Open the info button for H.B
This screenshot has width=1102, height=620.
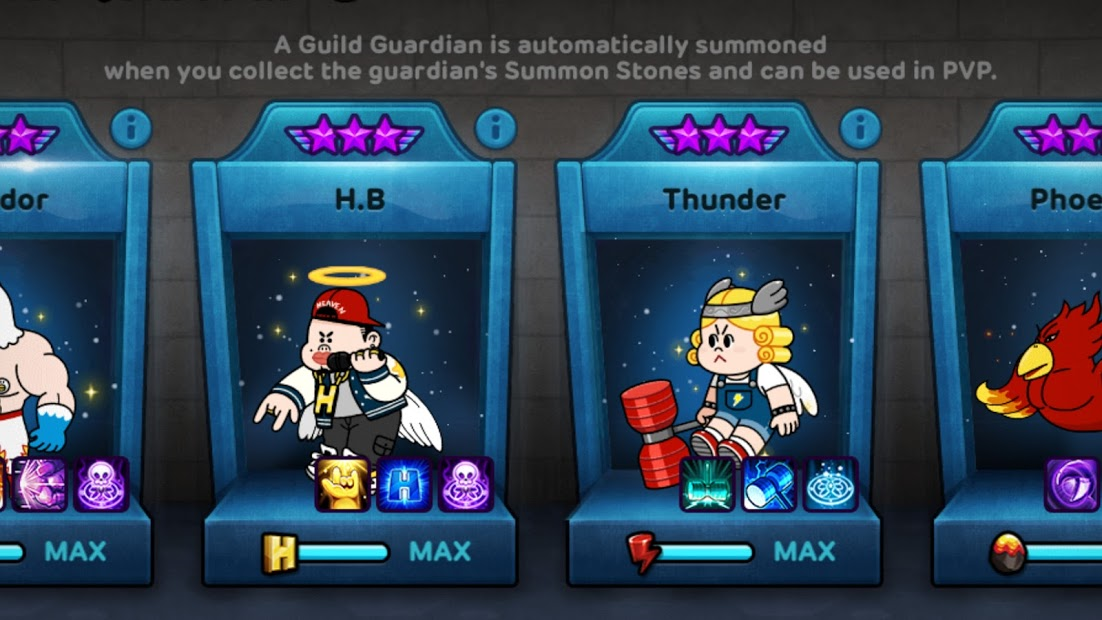point(495,129)
